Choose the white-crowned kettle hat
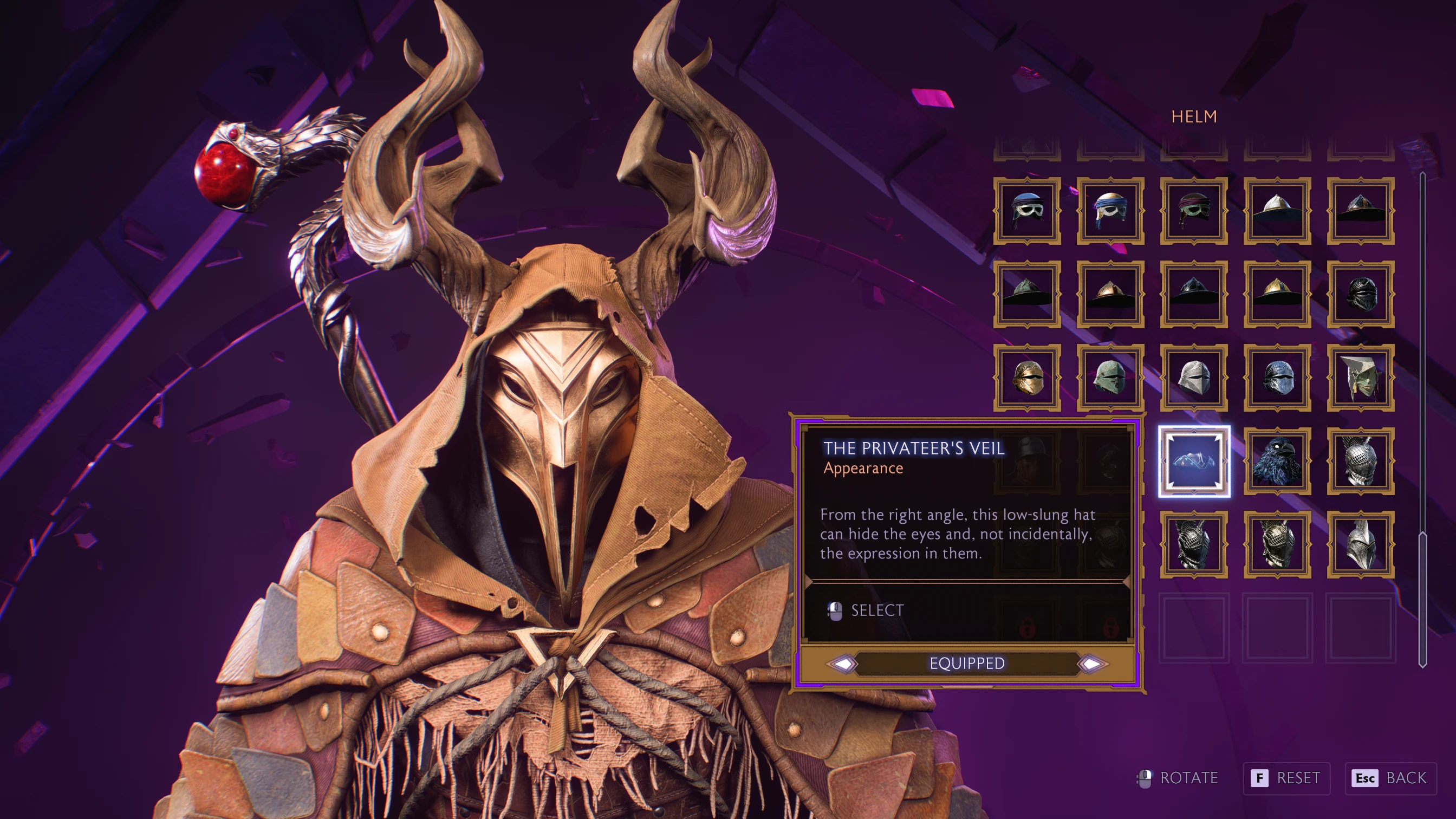This screenshot has width=1456, height=819. pos(1277,211)
